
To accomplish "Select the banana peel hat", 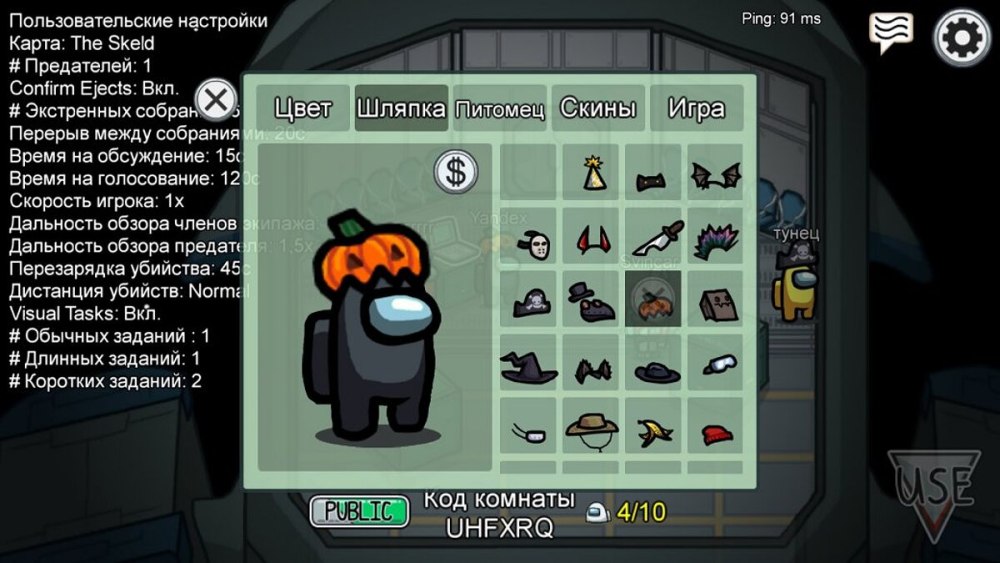I will 655,431.
